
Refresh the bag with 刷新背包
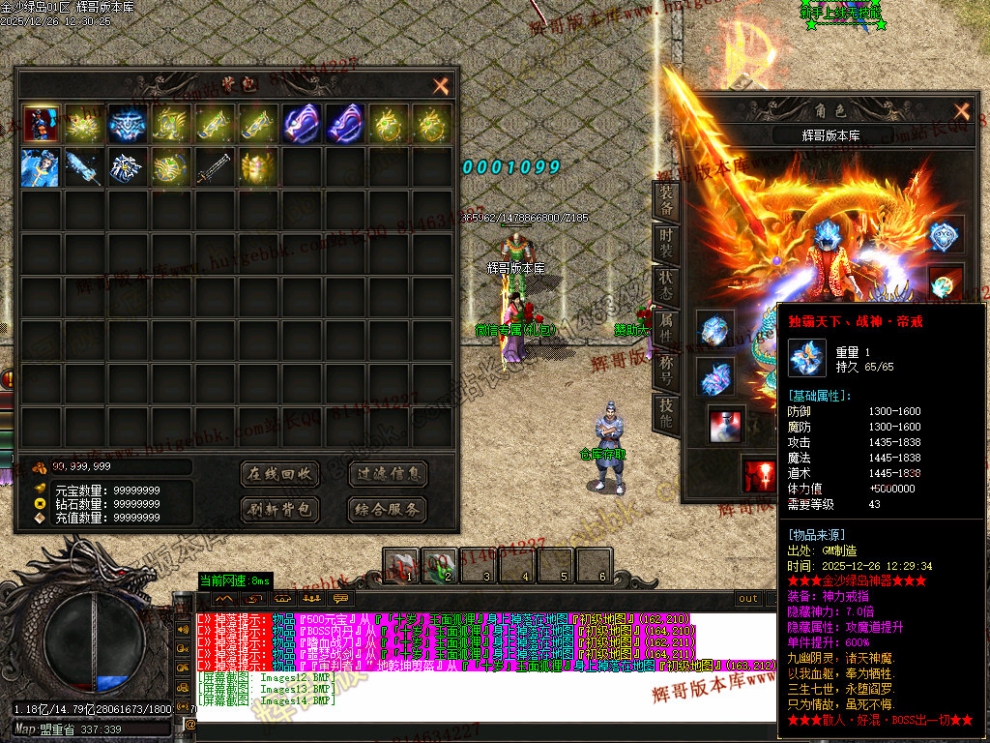[x=280, y=509]
